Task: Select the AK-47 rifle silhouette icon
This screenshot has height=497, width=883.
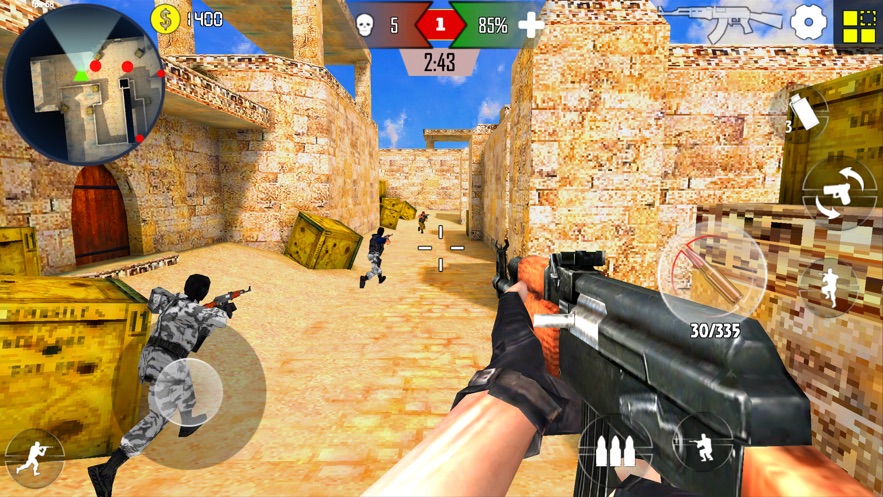Action: [x=722, y=22]
